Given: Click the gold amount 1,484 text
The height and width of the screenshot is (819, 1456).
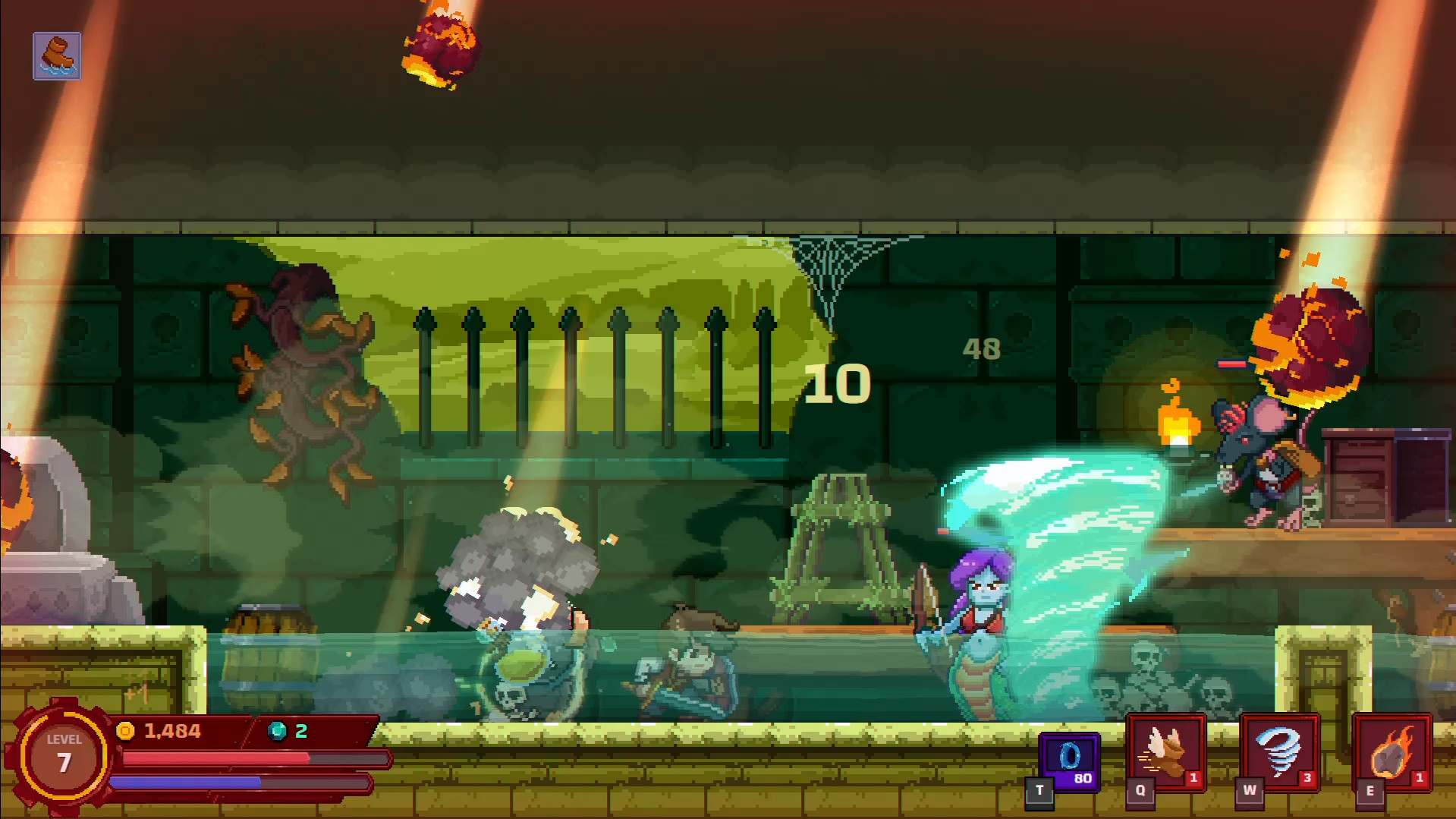Looking at the screenshot, I should tap(173, 732).
